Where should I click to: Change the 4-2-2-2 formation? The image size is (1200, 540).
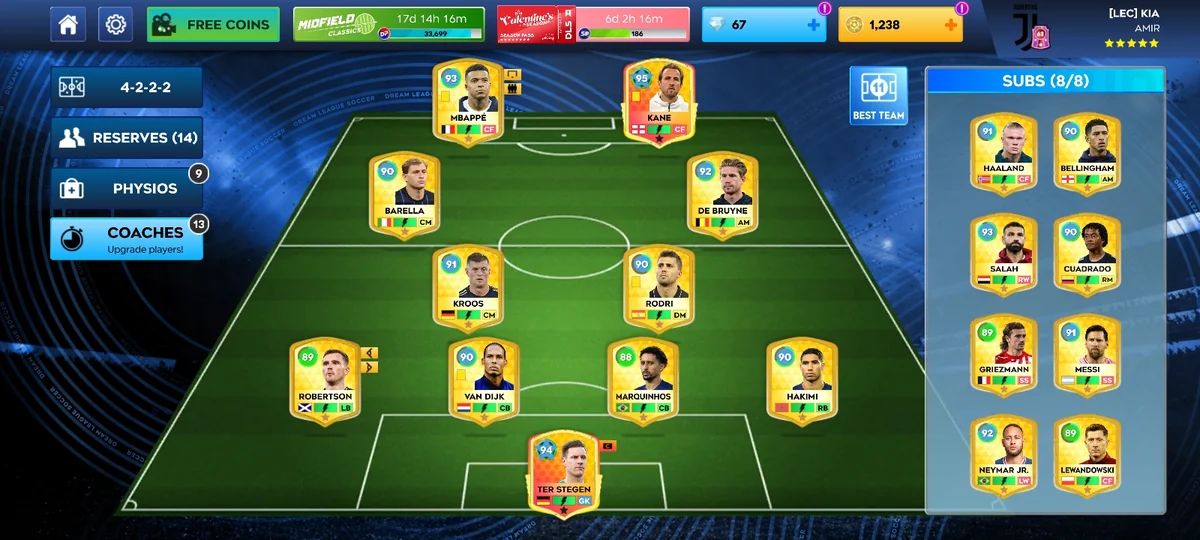[x=127, y=87]
